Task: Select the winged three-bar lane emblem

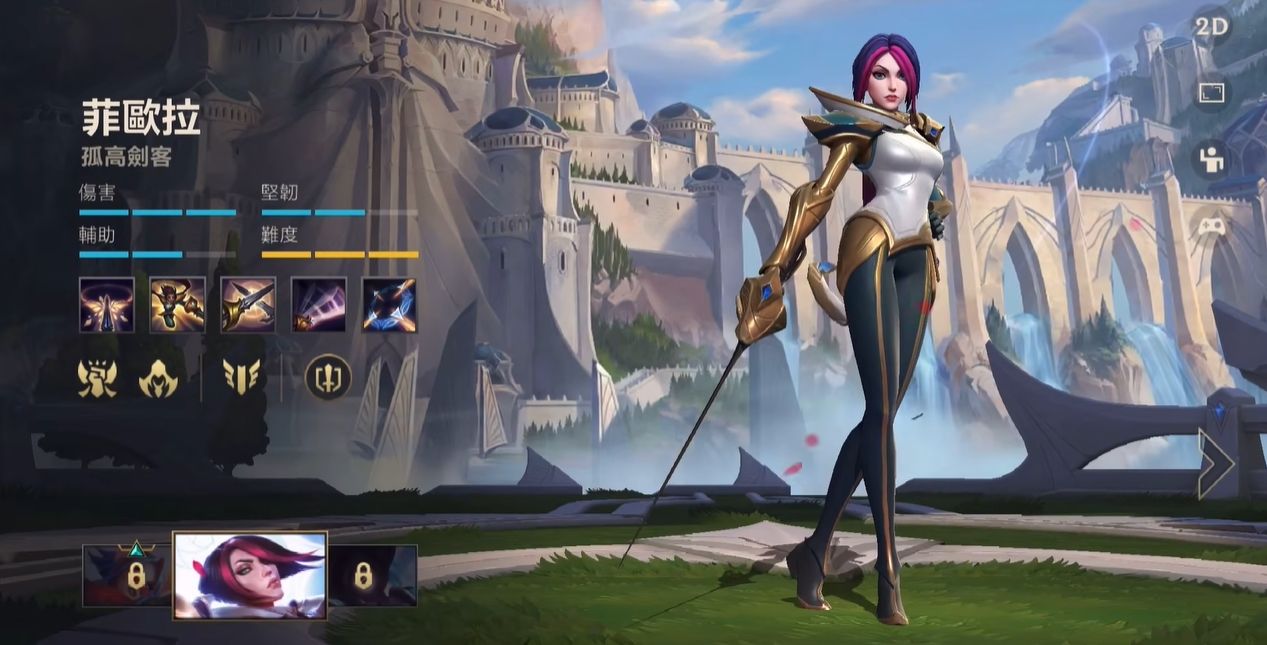Action: tap(242, 378)
